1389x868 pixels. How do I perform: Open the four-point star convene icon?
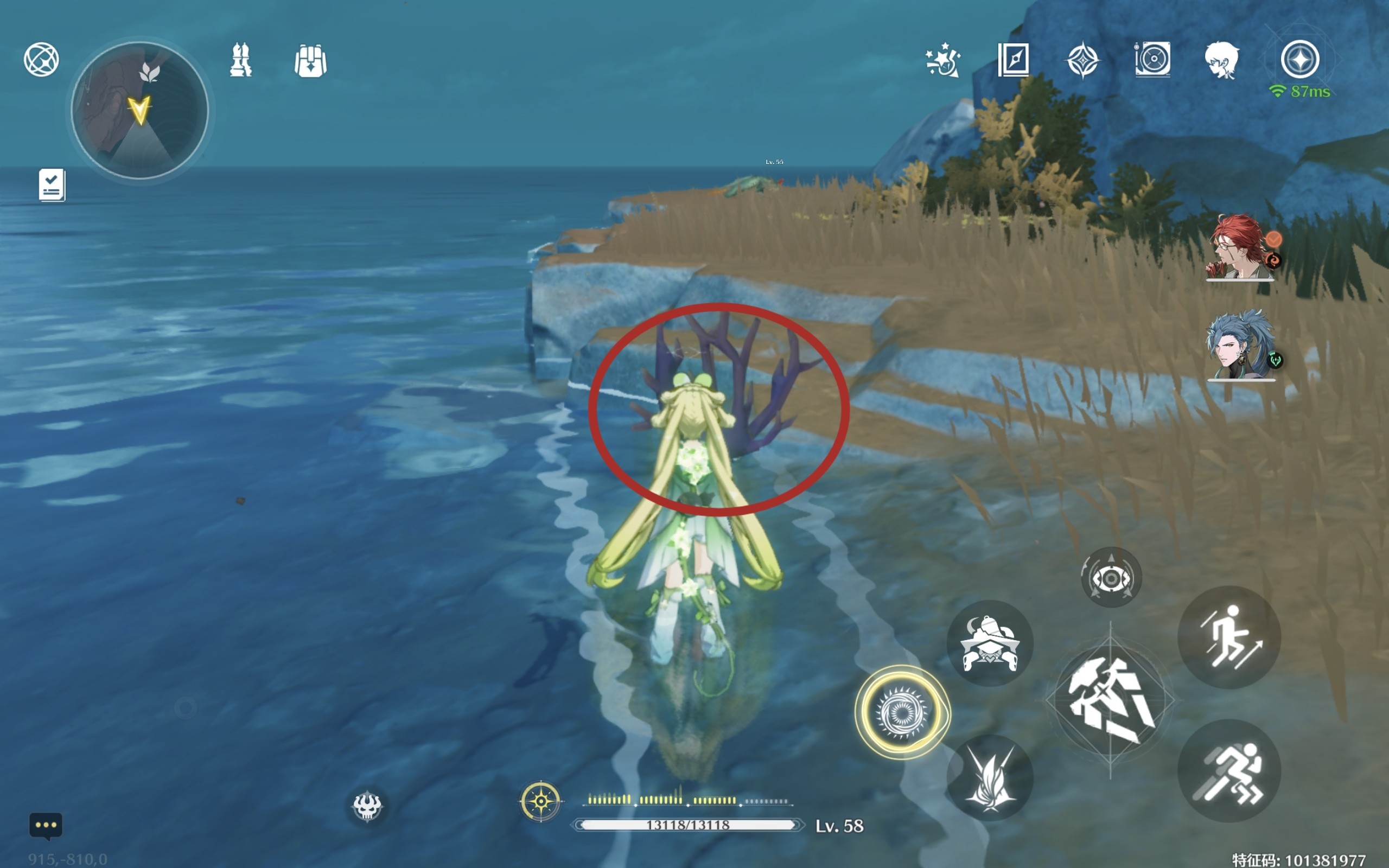tap(1082, 60)
